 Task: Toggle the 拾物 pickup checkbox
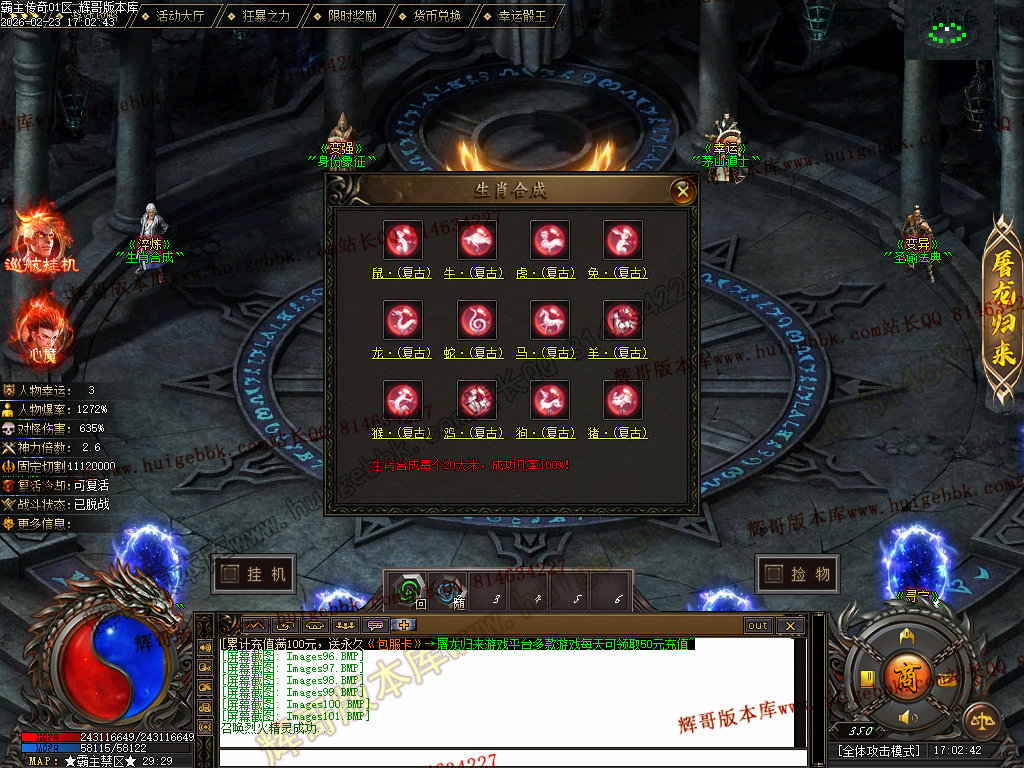click(x=797, y=574)
